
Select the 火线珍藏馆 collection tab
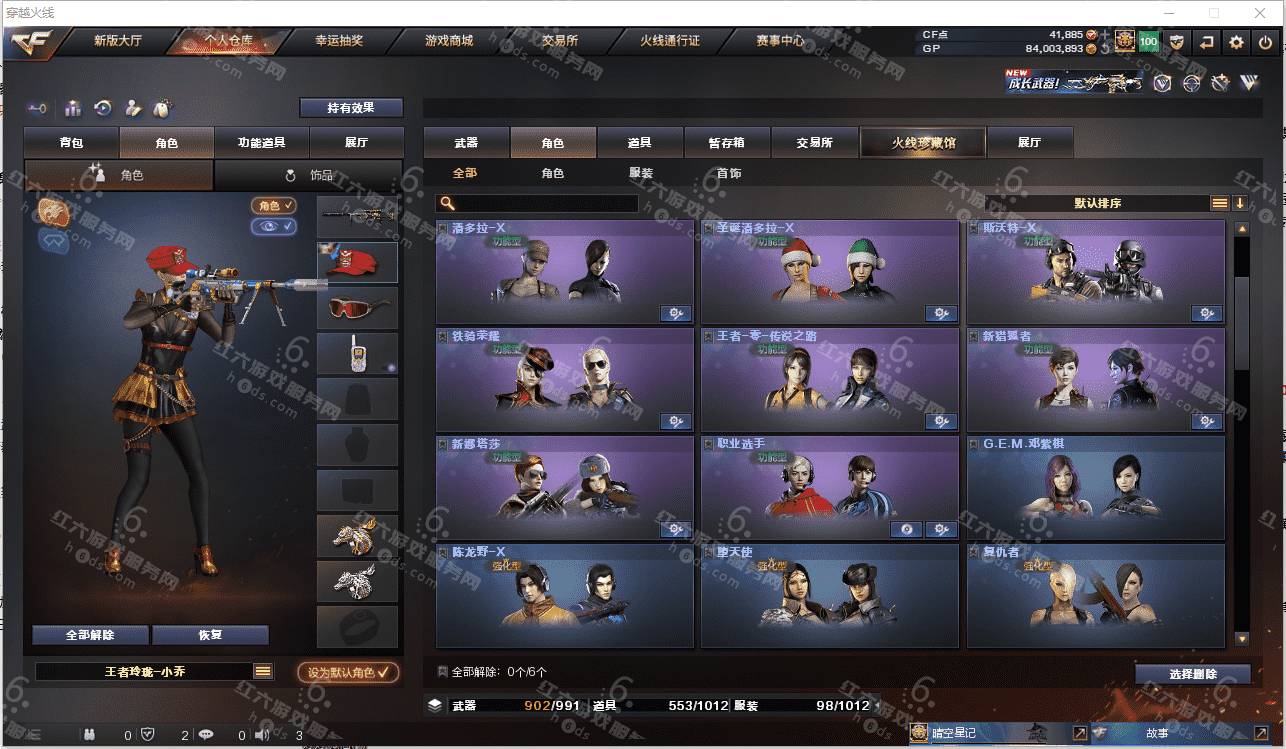pyautogui.click(x=922, y=143)
